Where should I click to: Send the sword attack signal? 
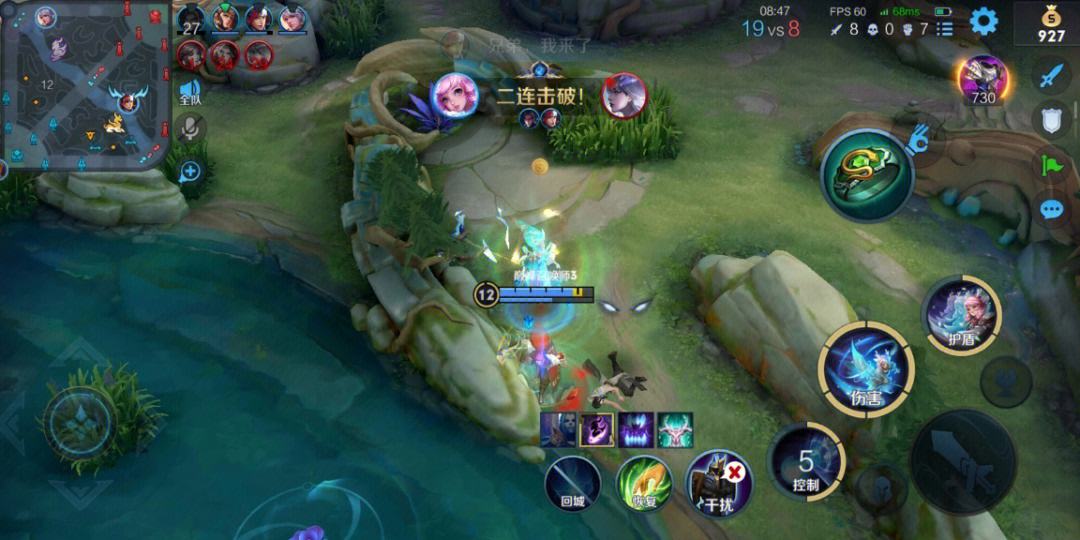click(1051, 75)
